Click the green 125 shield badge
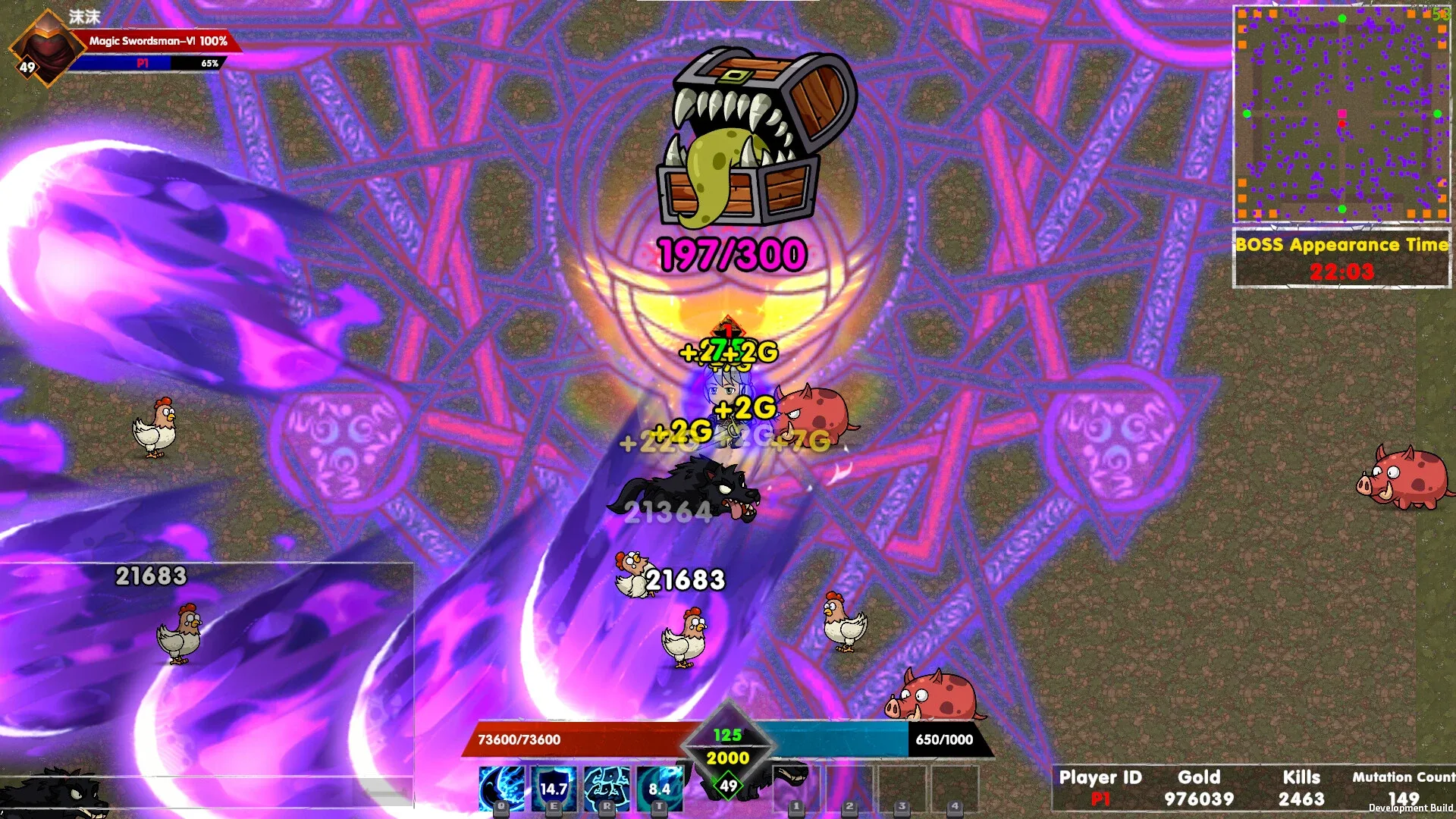This screenshot has width=1456, height=819. [726, 734]
